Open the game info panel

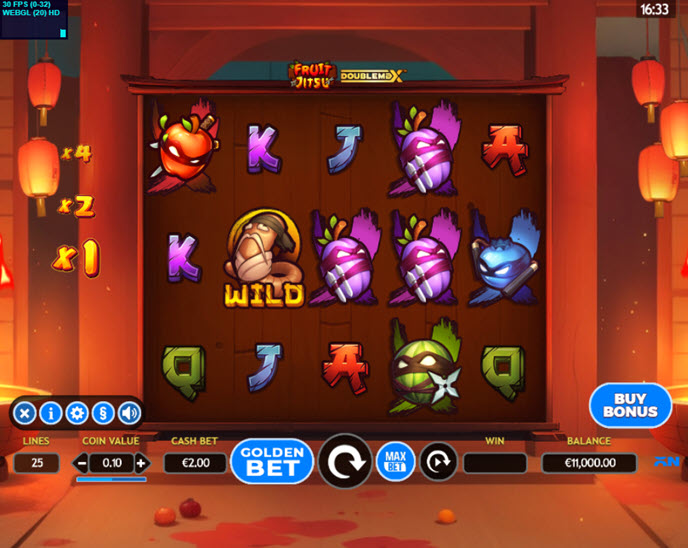pos(51,412)
